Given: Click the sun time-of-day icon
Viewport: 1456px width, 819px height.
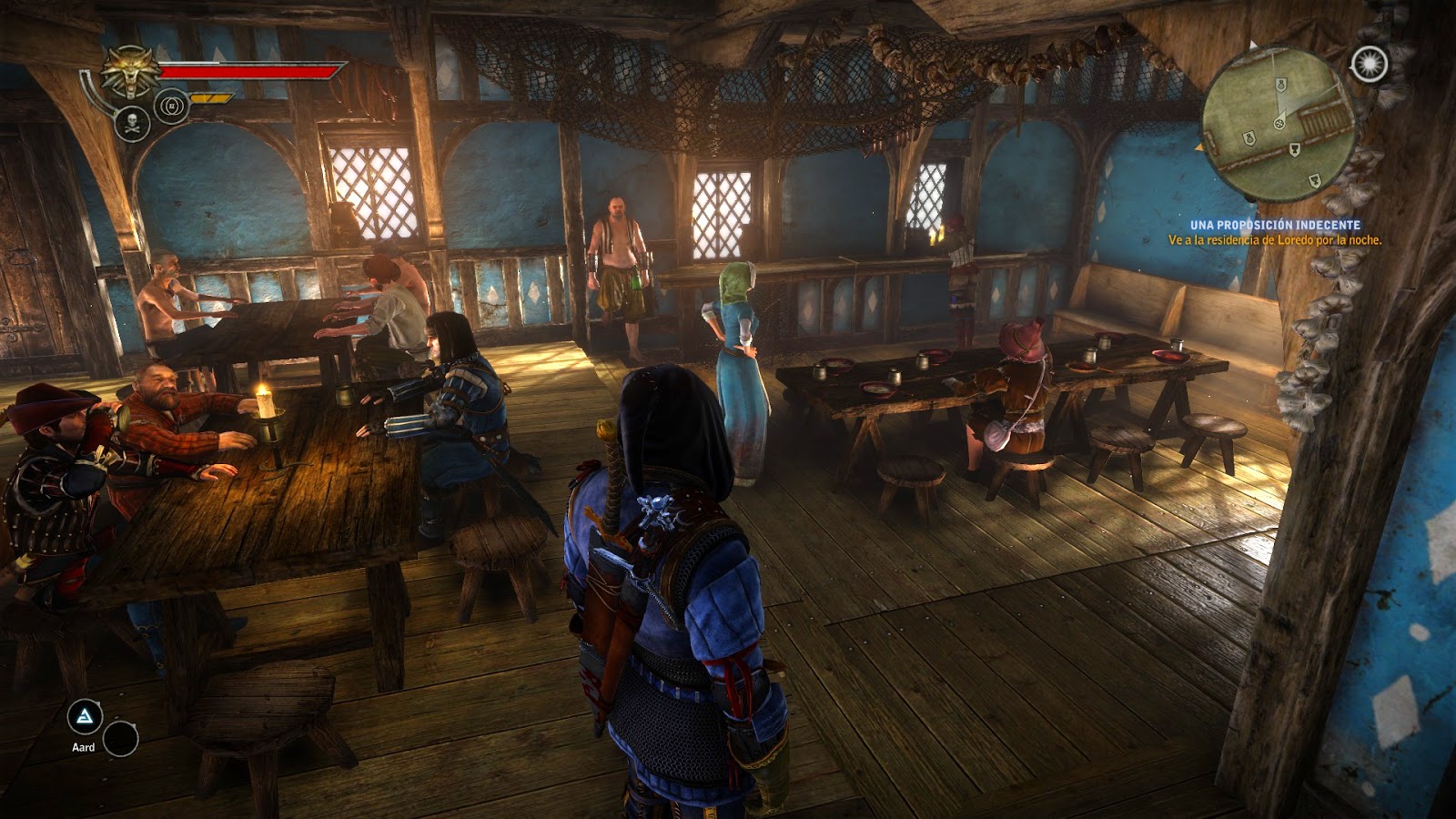Looking at the screenshot, I should (1369, 64).
